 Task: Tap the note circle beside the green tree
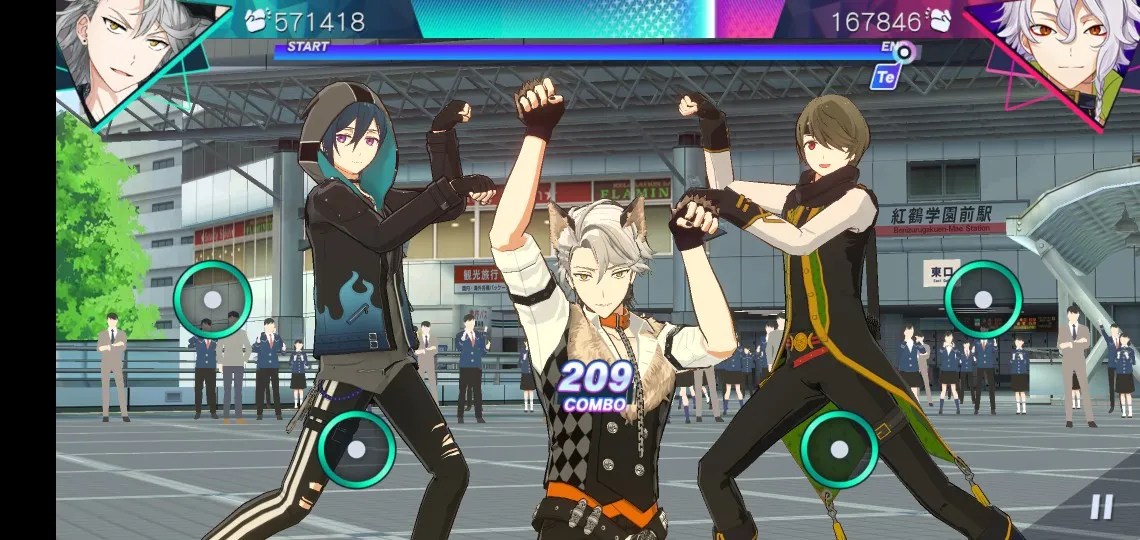tap(212, 299)
